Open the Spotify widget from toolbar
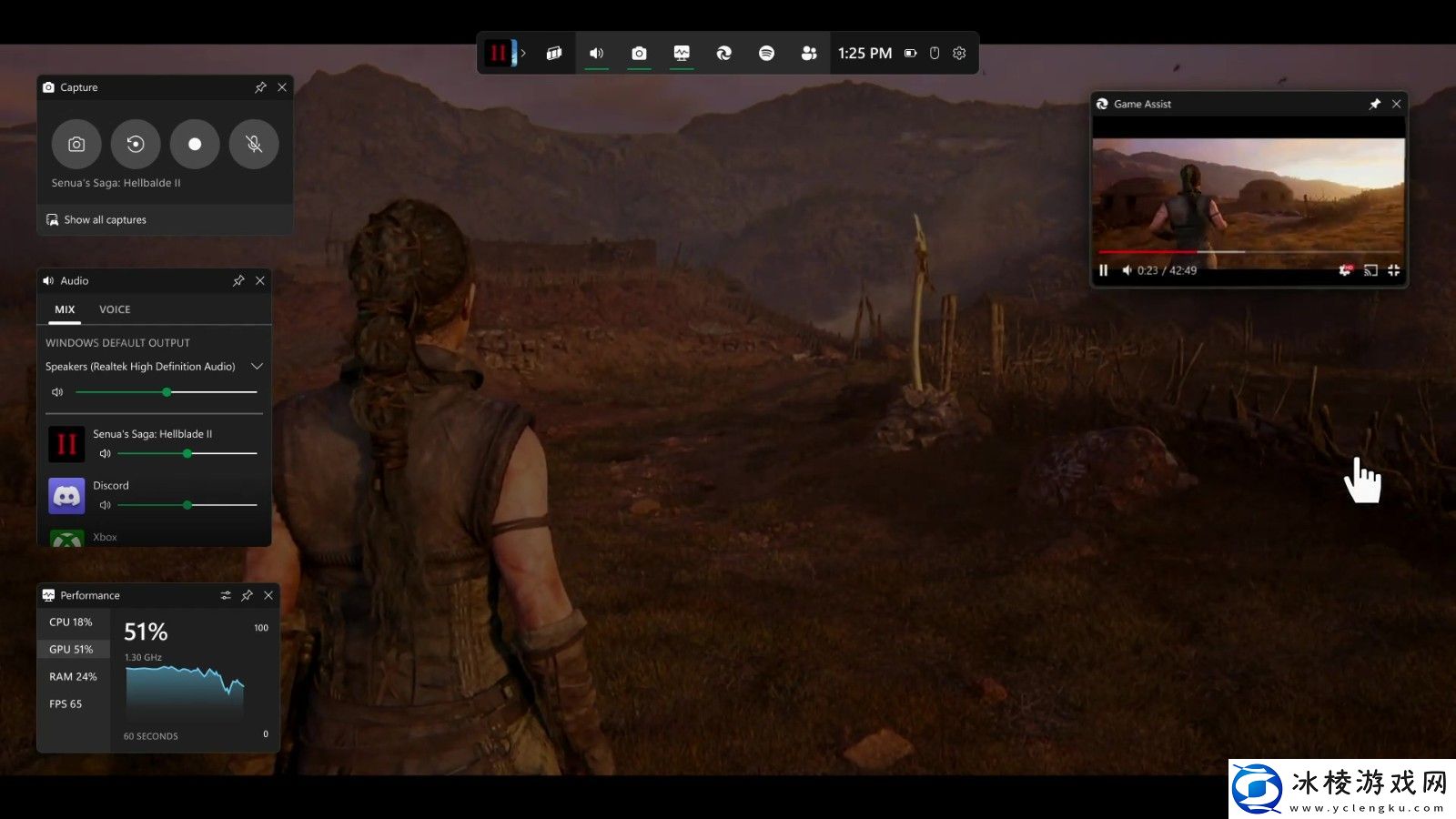Viewport: 1456px width, 819px height. pos(766,54)
